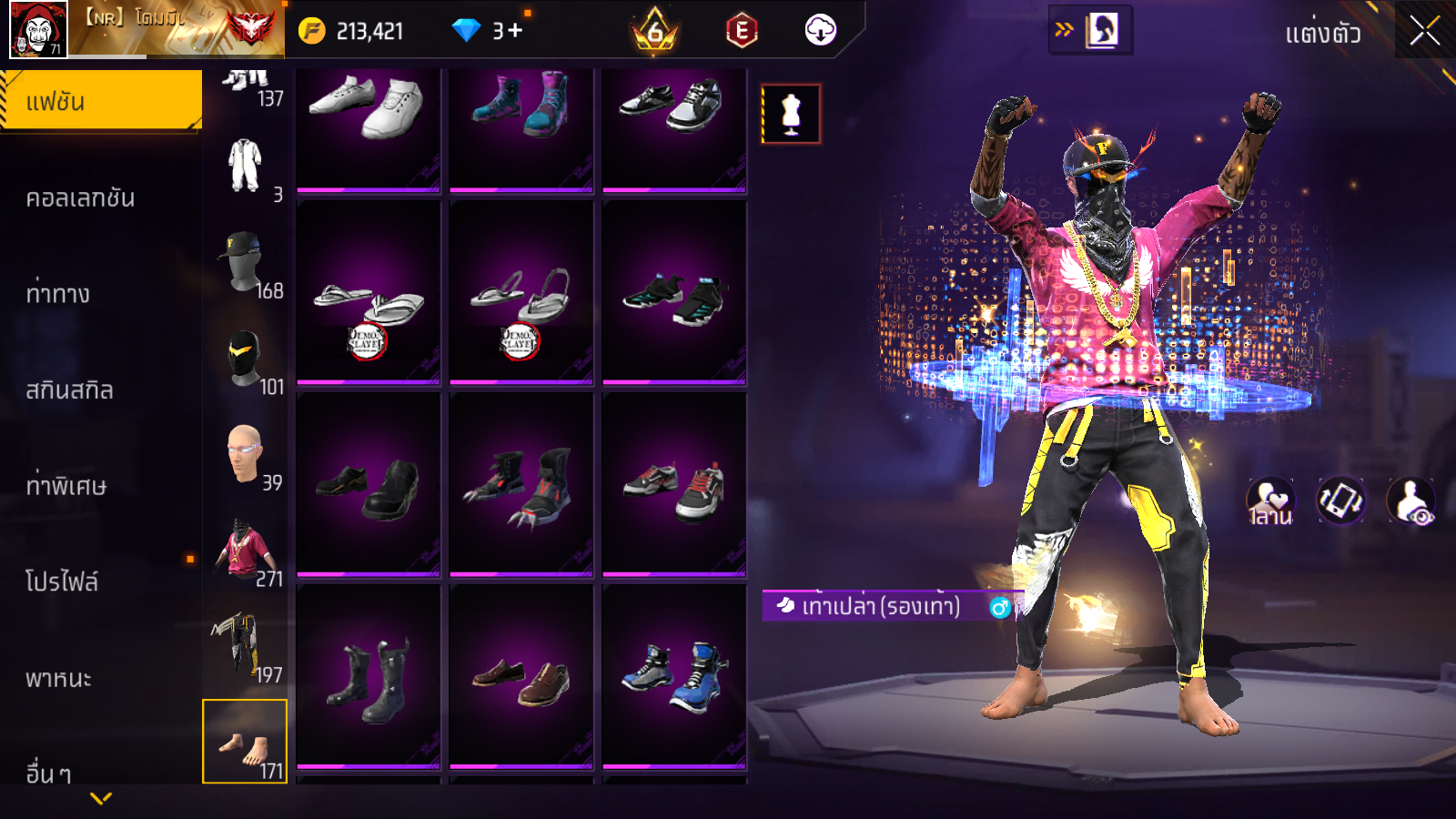The height and width of the screenshot is (819, 1456).
Task: Open the พาหนะ vehicles tab
Action: [58, 678]
